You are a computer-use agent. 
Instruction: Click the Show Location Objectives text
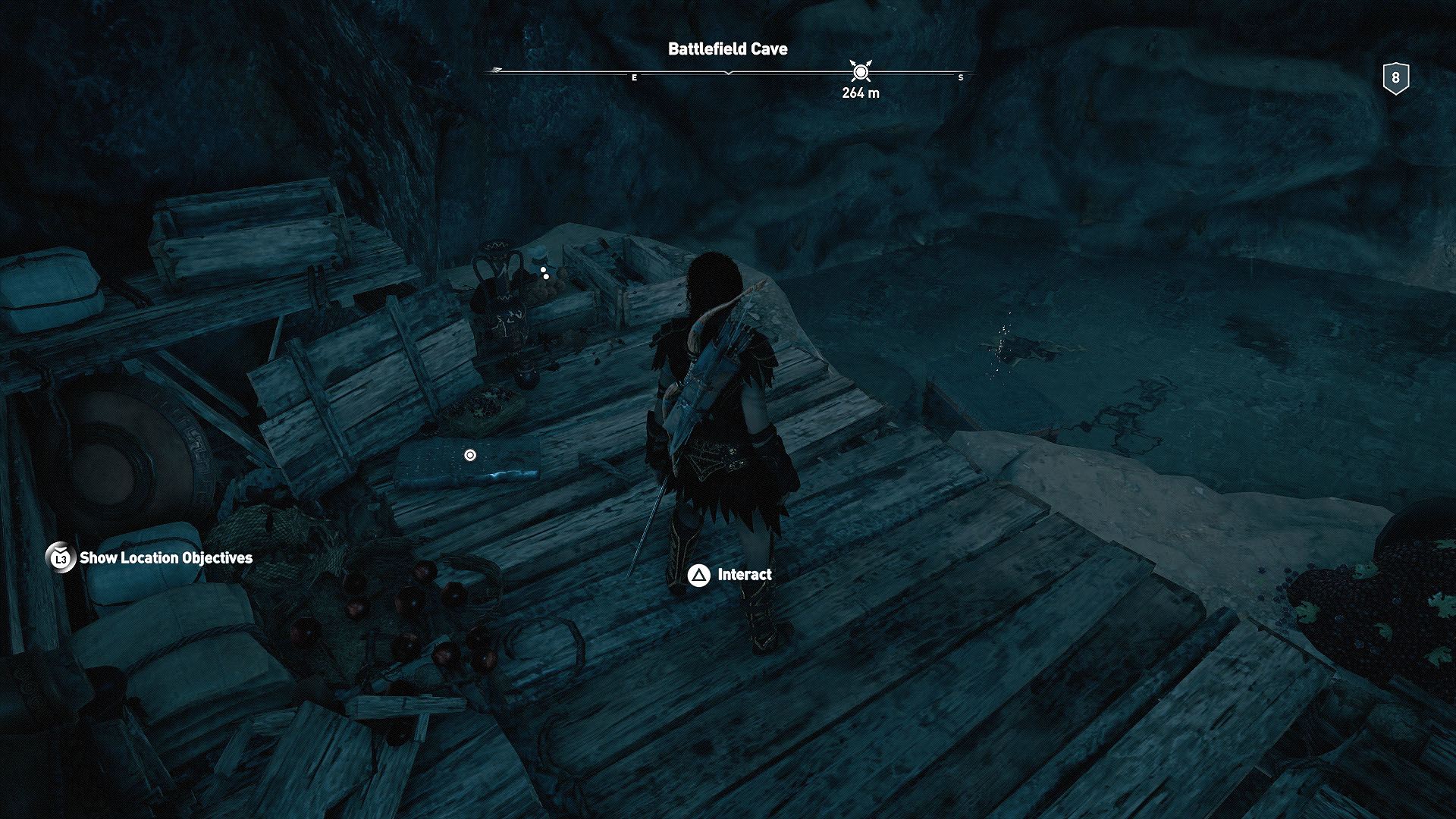[167, 559]
